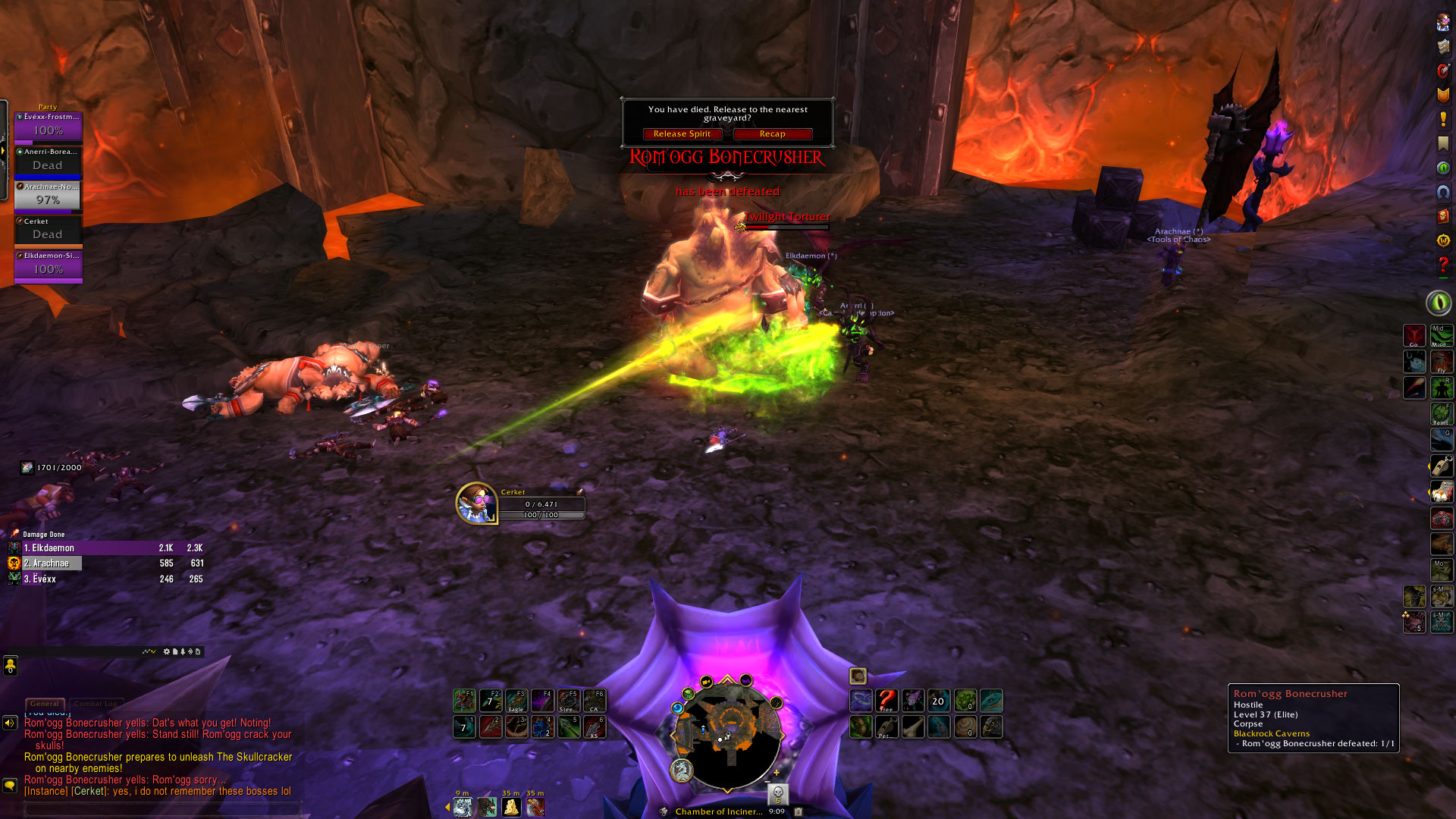Select the General chat tab
This screenshot has width=1456, height=819.
45,704
